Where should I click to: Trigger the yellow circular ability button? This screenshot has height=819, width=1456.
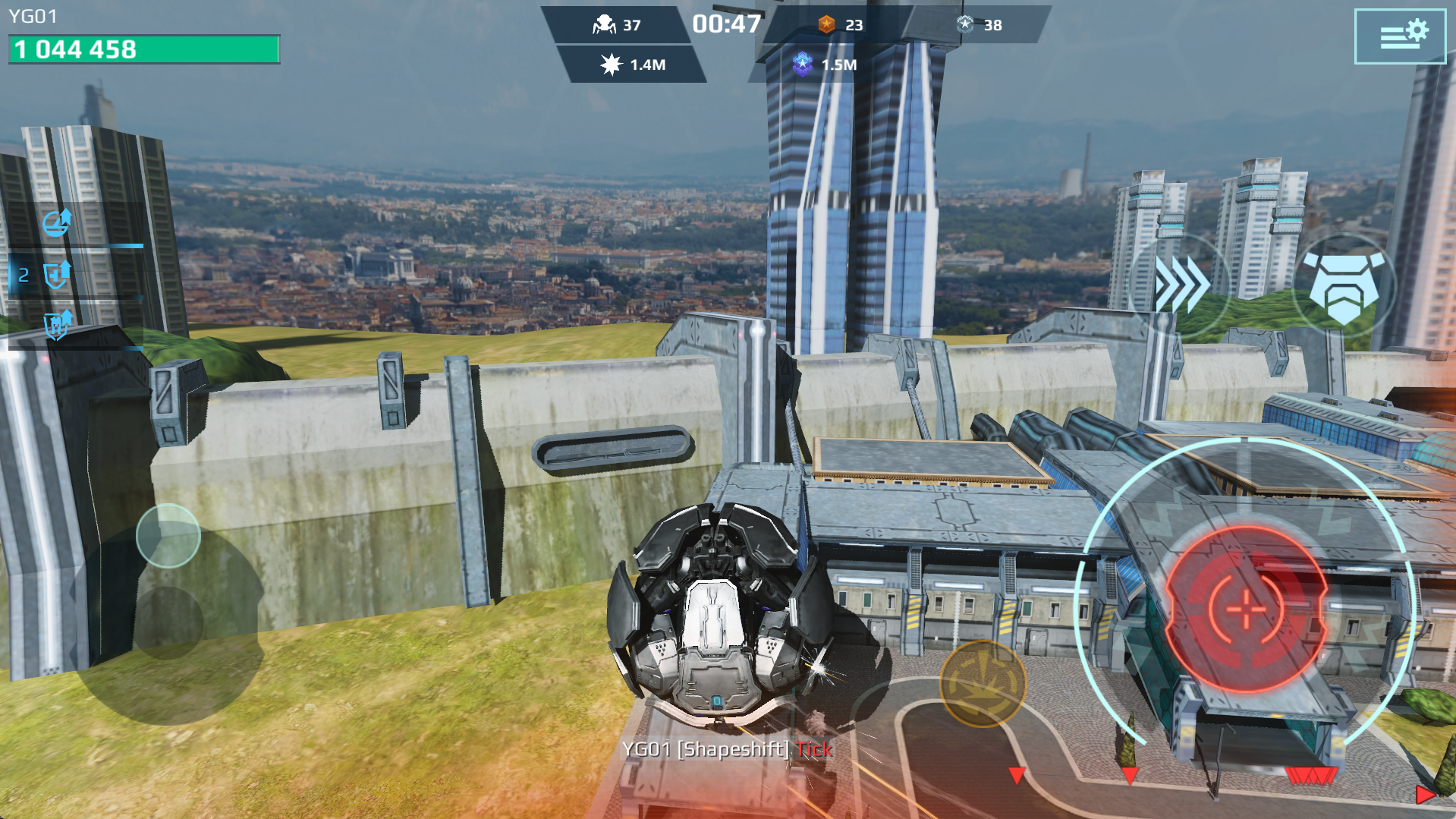983,684
